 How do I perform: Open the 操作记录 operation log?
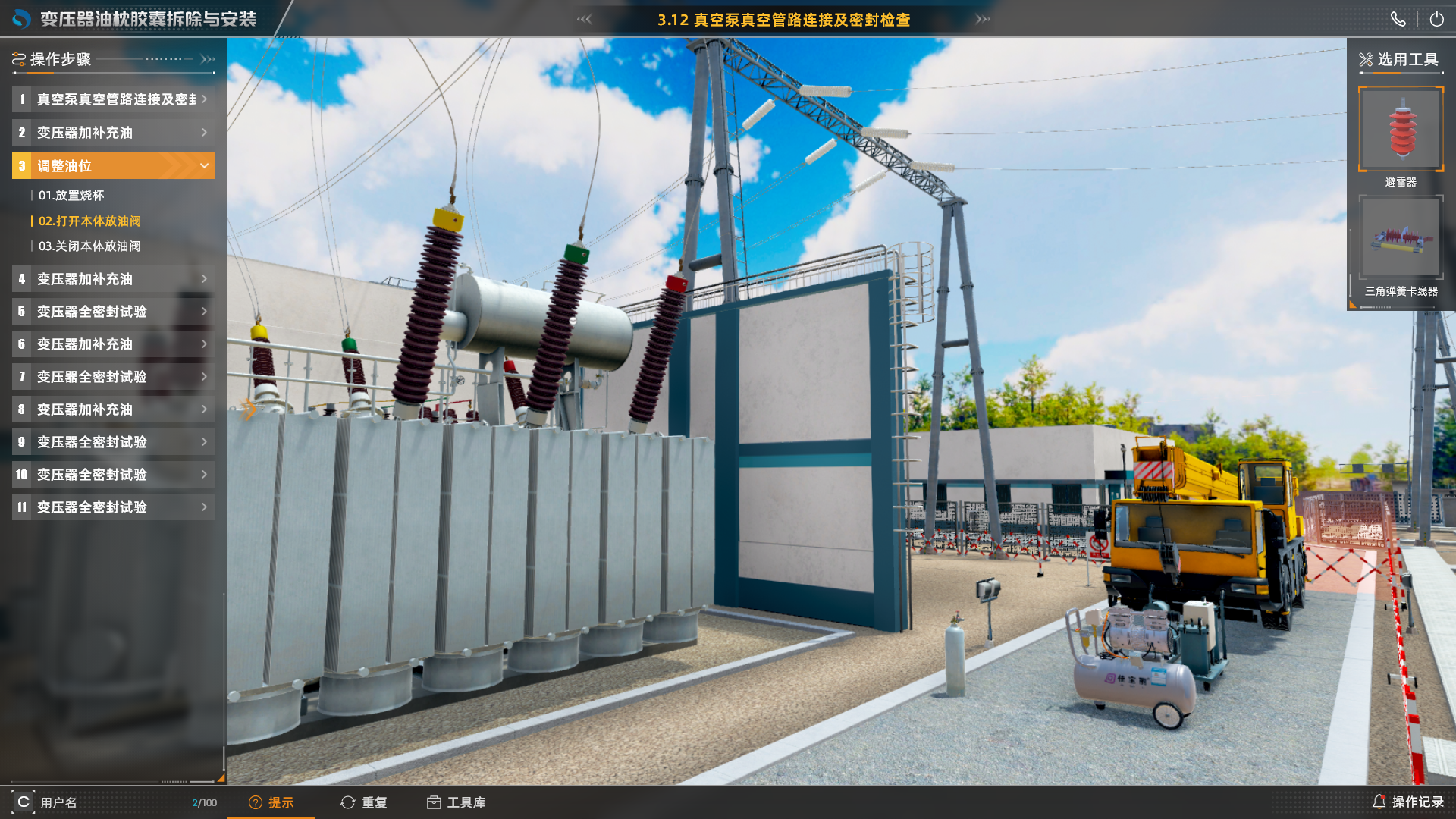[1408, 802]
